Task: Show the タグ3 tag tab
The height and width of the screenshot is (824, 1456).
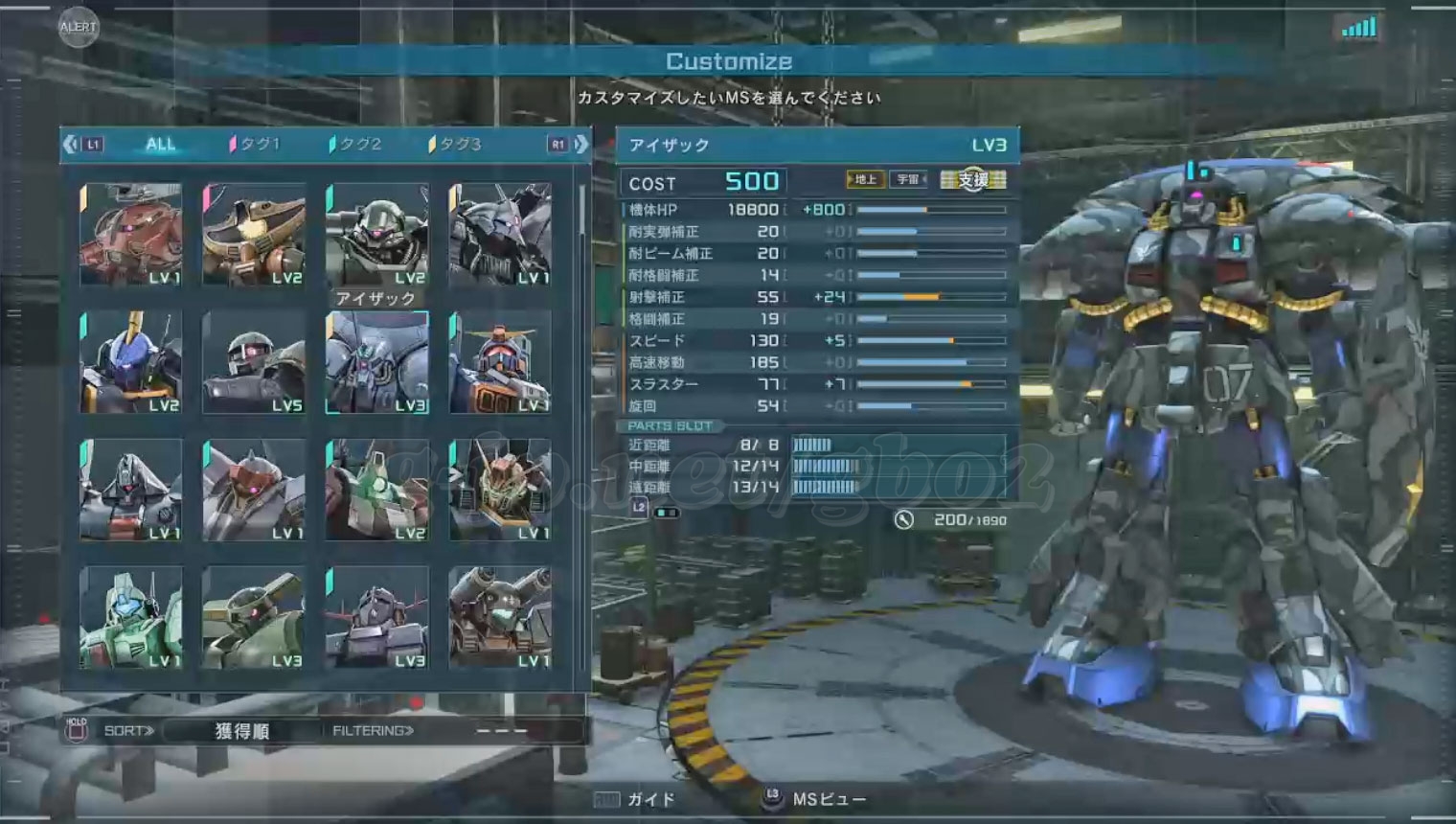Action: 456,145
